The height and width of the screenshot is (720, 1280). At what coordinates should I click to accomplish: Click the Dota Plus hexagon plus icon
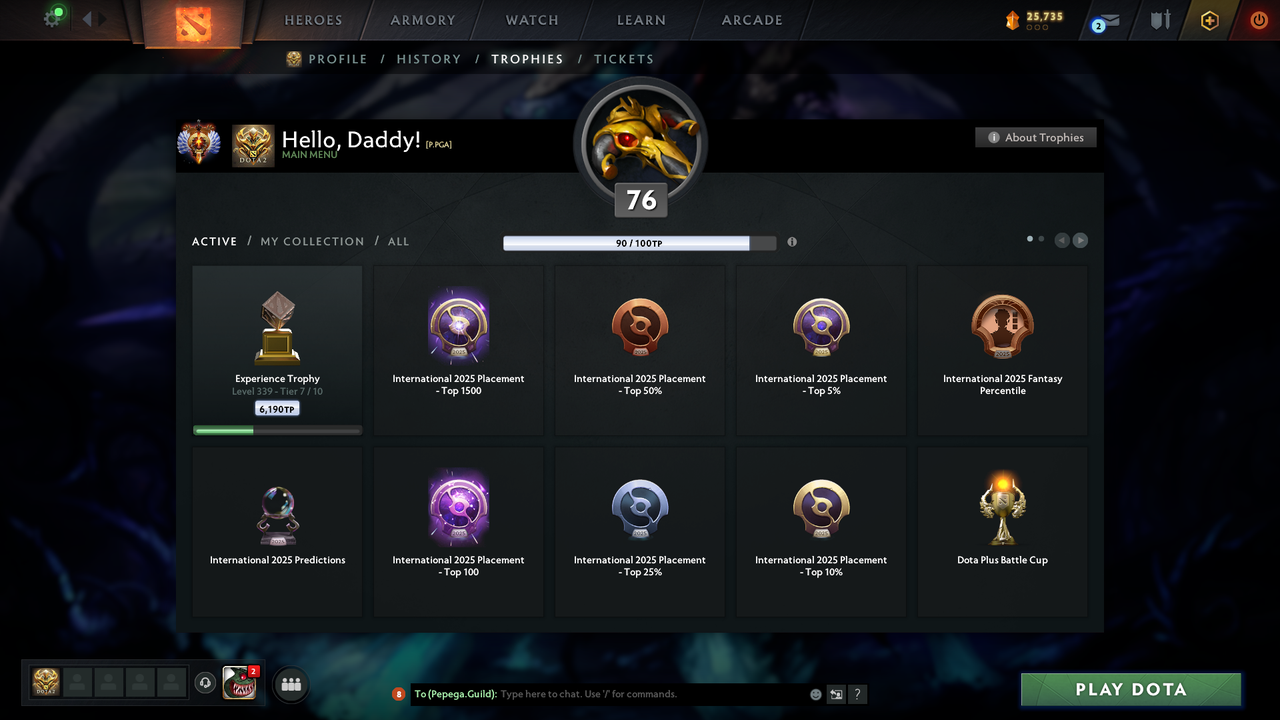[x=1209, y=19]
